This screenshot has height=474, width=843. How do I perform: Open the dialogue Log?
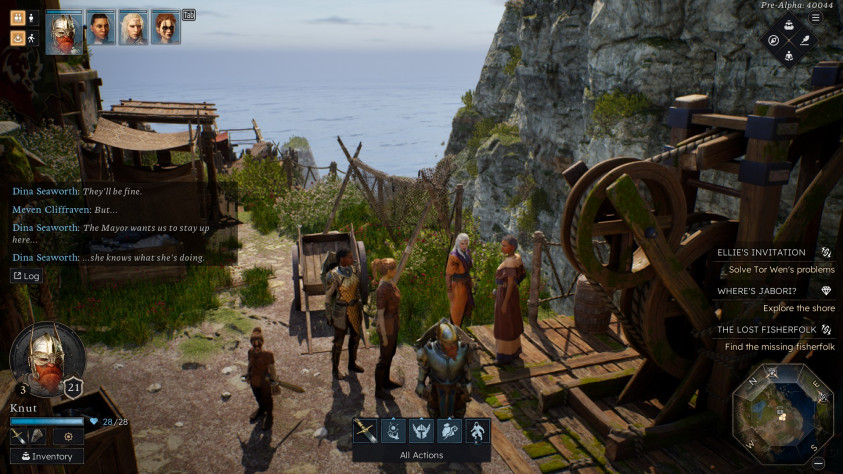point(27,276)
